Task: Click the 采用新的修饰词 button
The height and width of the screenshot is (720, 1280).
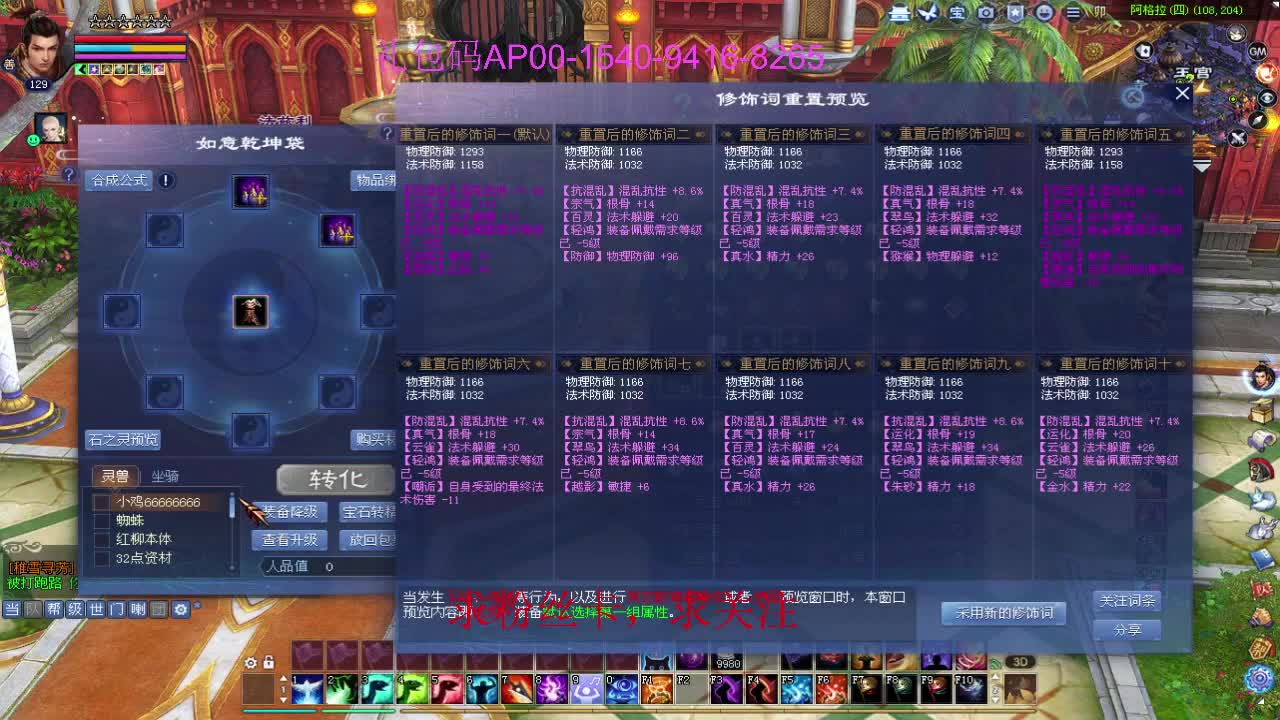Action: [1003, 613]
